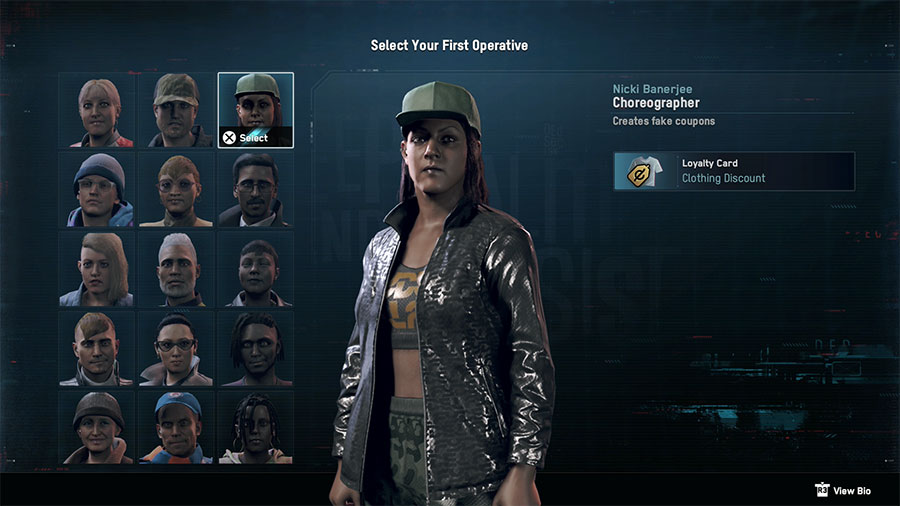
Task: Pick the white-haired bearded man portrait
Action: click(175, 270)
